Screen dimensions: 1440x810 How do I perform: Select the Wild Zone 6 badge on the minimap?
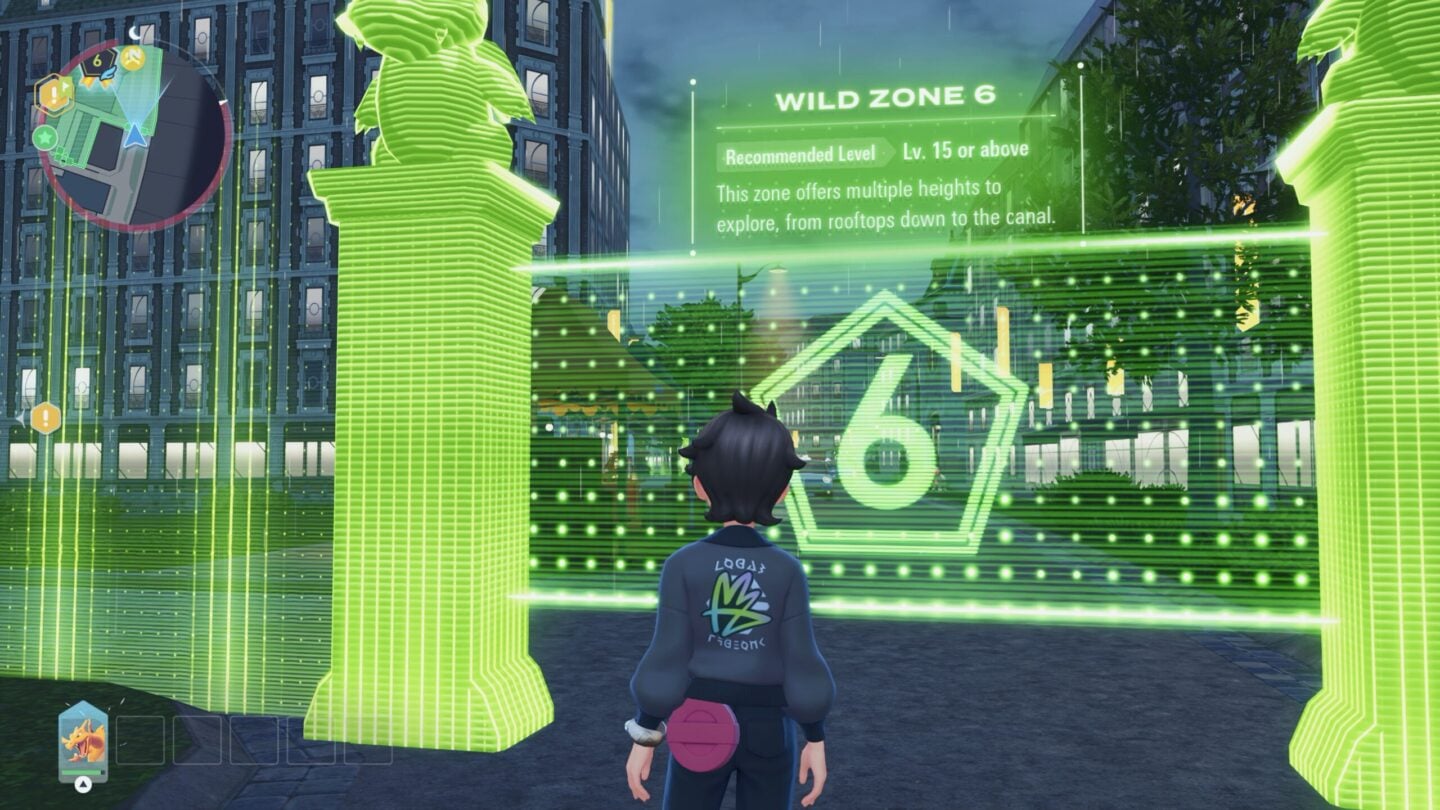pos(97,60)
